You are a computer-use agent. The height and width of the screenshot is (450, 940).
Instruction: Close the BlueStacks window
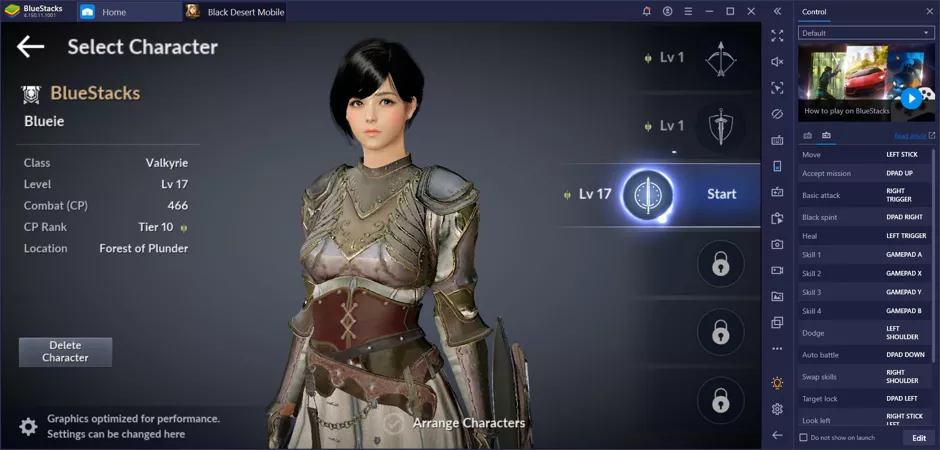point(752,11)
